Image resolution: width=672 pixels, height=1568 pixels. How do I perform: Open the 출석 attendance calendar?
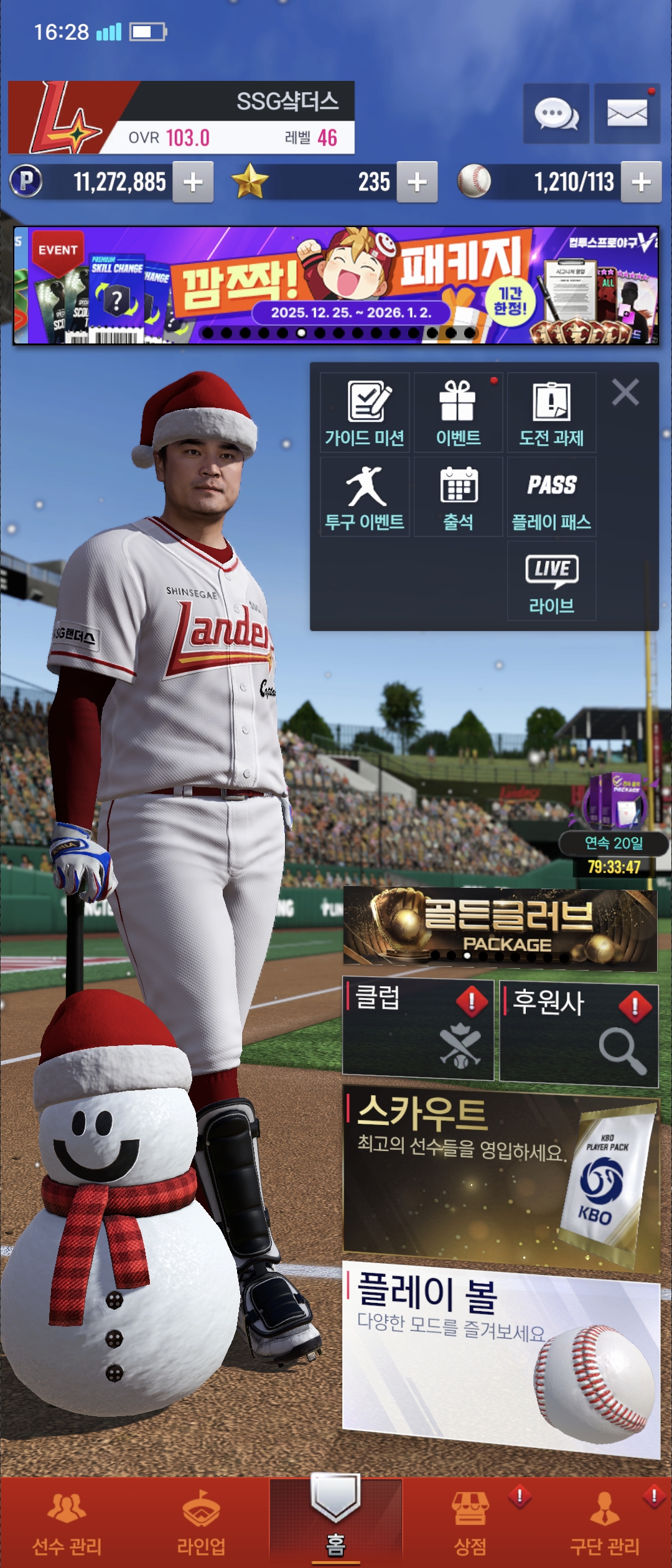coord(458,497)
